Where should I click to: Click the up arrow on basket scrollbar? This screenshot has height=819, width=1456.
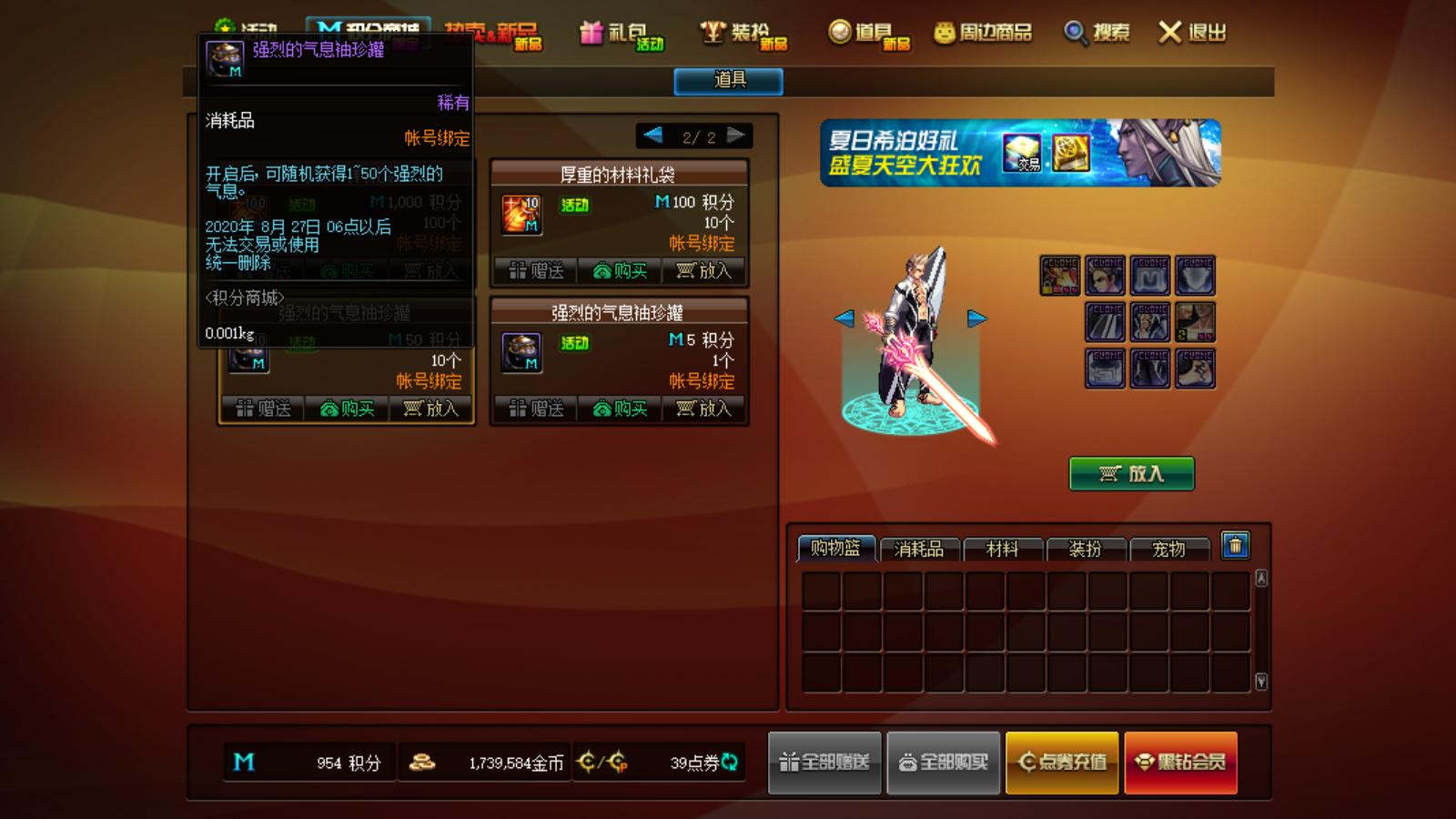[1260, 578]
